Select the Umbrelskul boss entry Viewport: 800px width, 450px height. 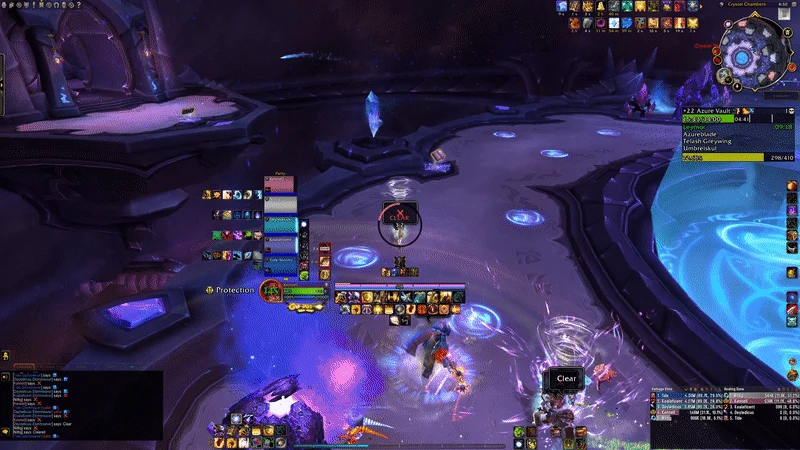tap(701, 148)
